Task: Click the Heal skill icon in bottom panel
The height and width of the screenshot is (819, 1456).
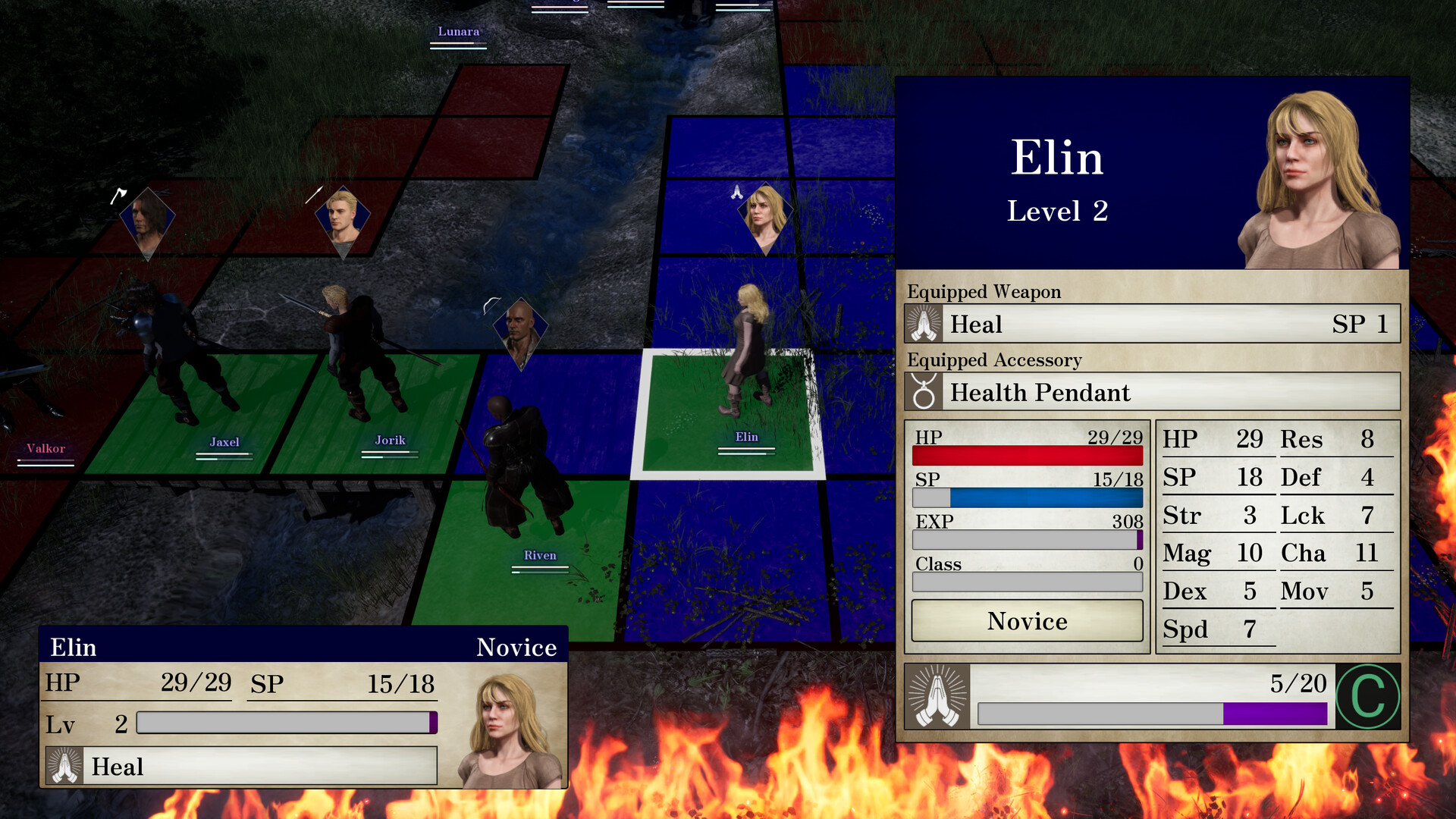Action: pyautogui.click(x=64, y=767)
